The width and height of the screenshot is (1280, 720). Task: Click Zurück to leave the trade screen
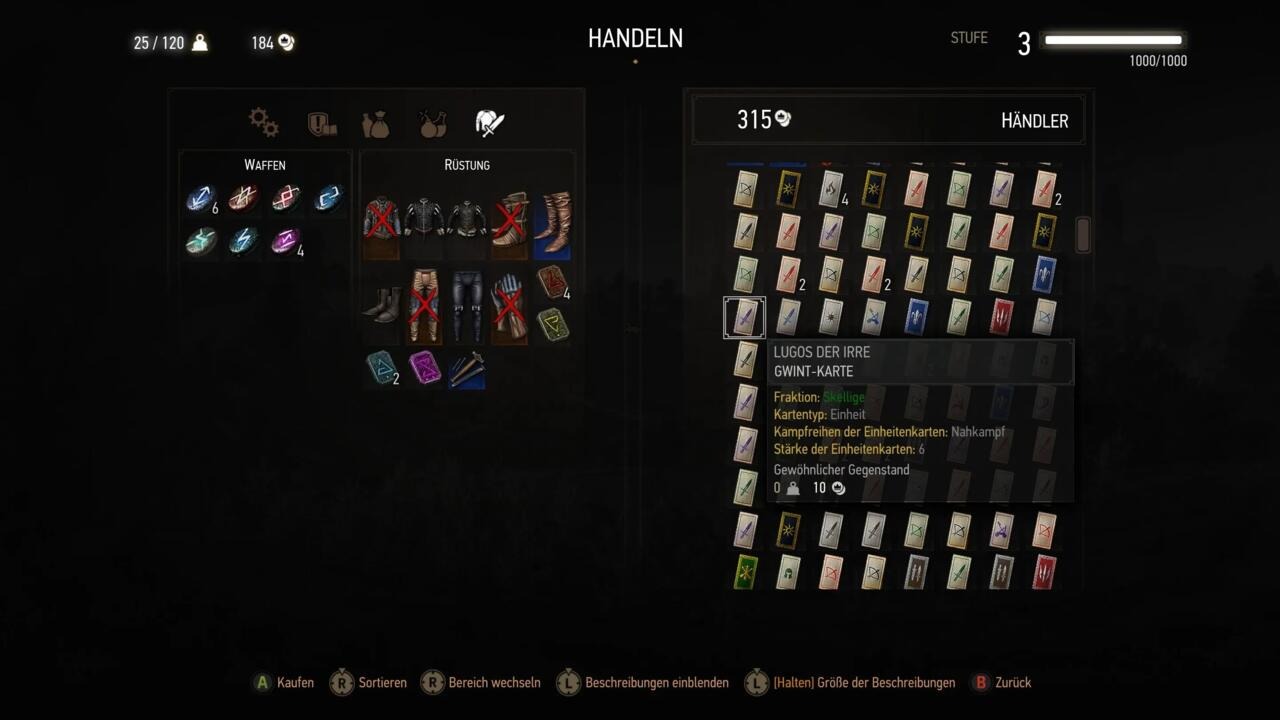click(1011, 683)
